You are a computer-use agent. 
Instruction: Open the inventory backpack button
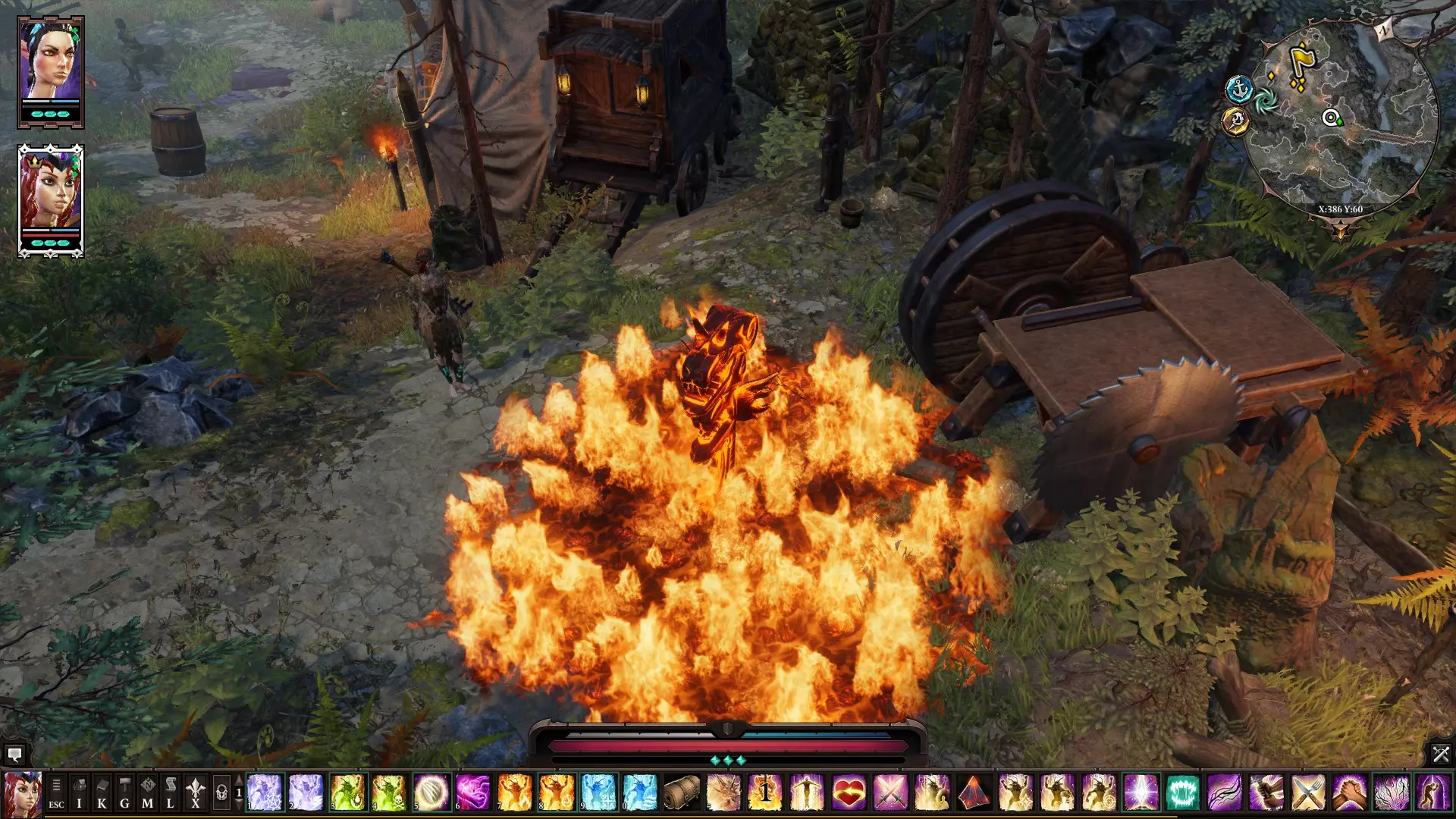[x=79, y=792]
